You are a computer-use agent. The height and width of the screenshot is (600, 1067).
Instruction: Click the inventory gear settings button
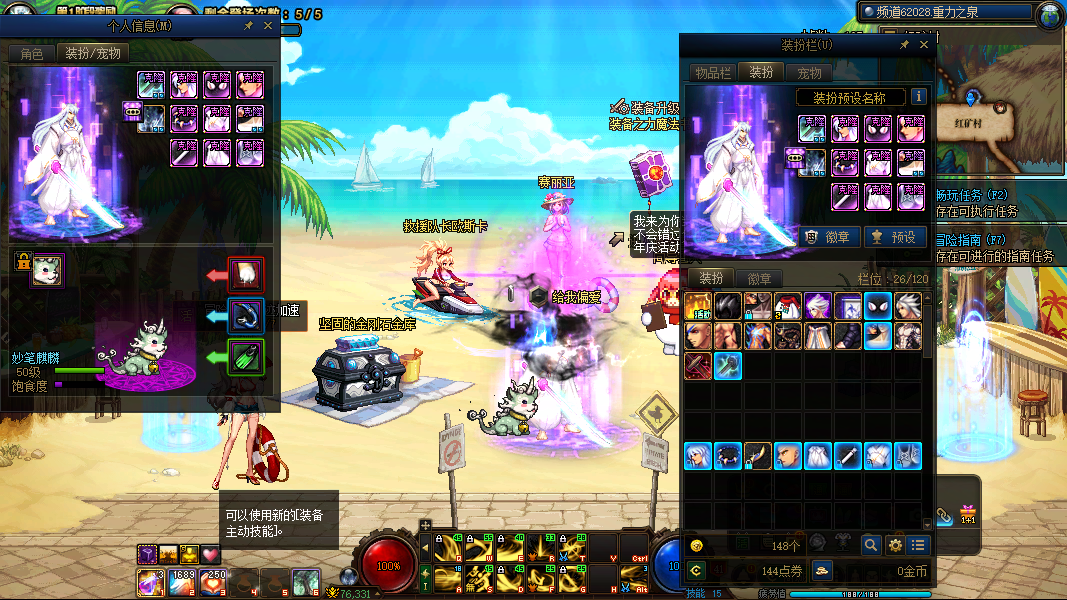(895, 545)
